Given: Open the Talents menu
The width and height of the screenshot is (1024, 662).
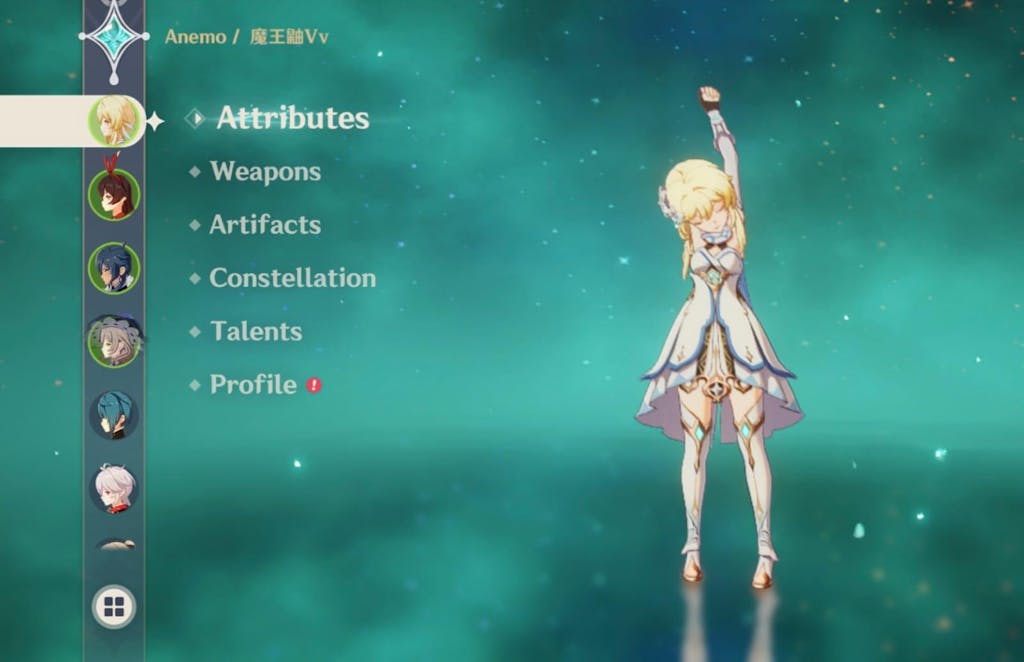Looking at the screenshot, I should click(256, 331).
